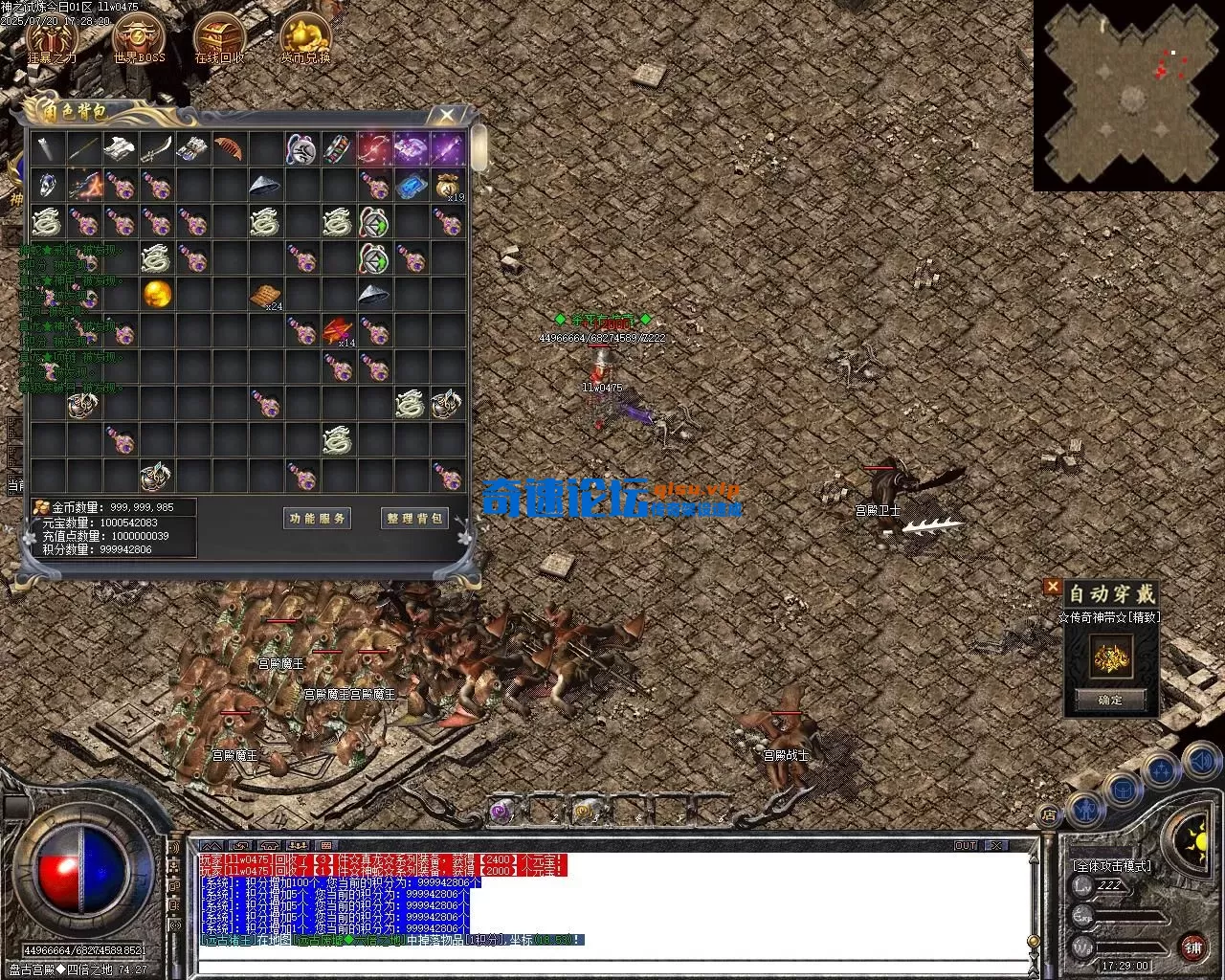Select the golden orb item in bag
1225x980 pixels.
click(157, 295)
